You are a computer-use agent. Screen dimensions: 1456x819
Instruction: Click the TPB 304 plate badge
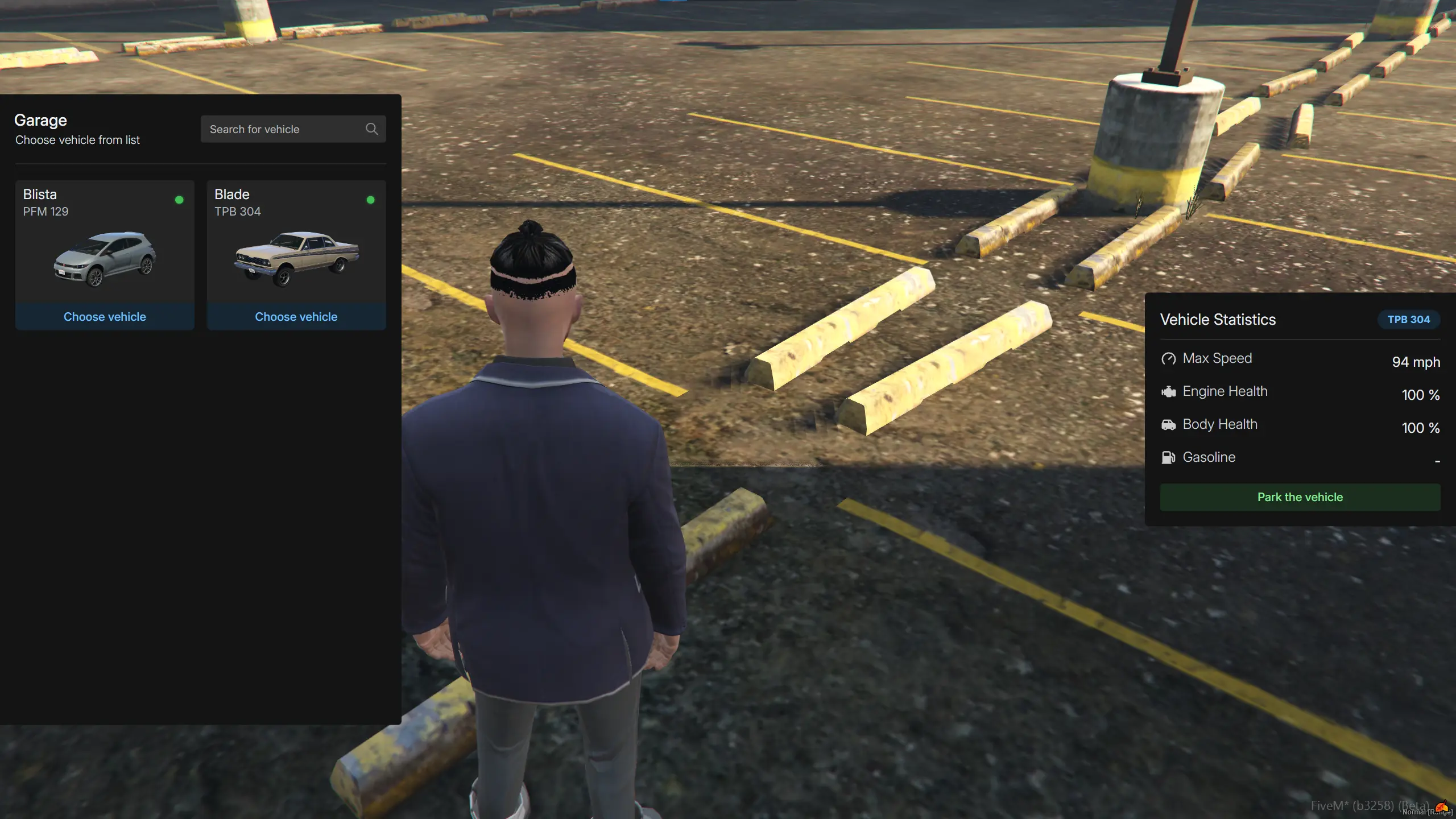pos(1409,320)
